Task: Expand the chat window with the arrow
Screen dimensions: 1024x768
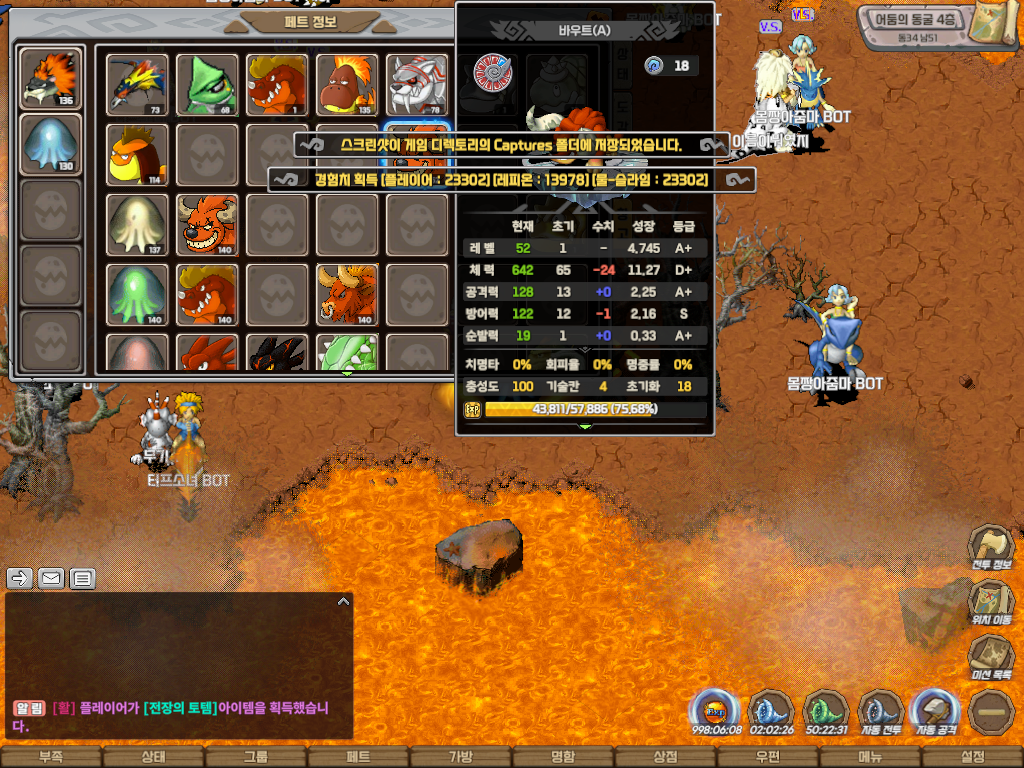Action: coord(343,602)
